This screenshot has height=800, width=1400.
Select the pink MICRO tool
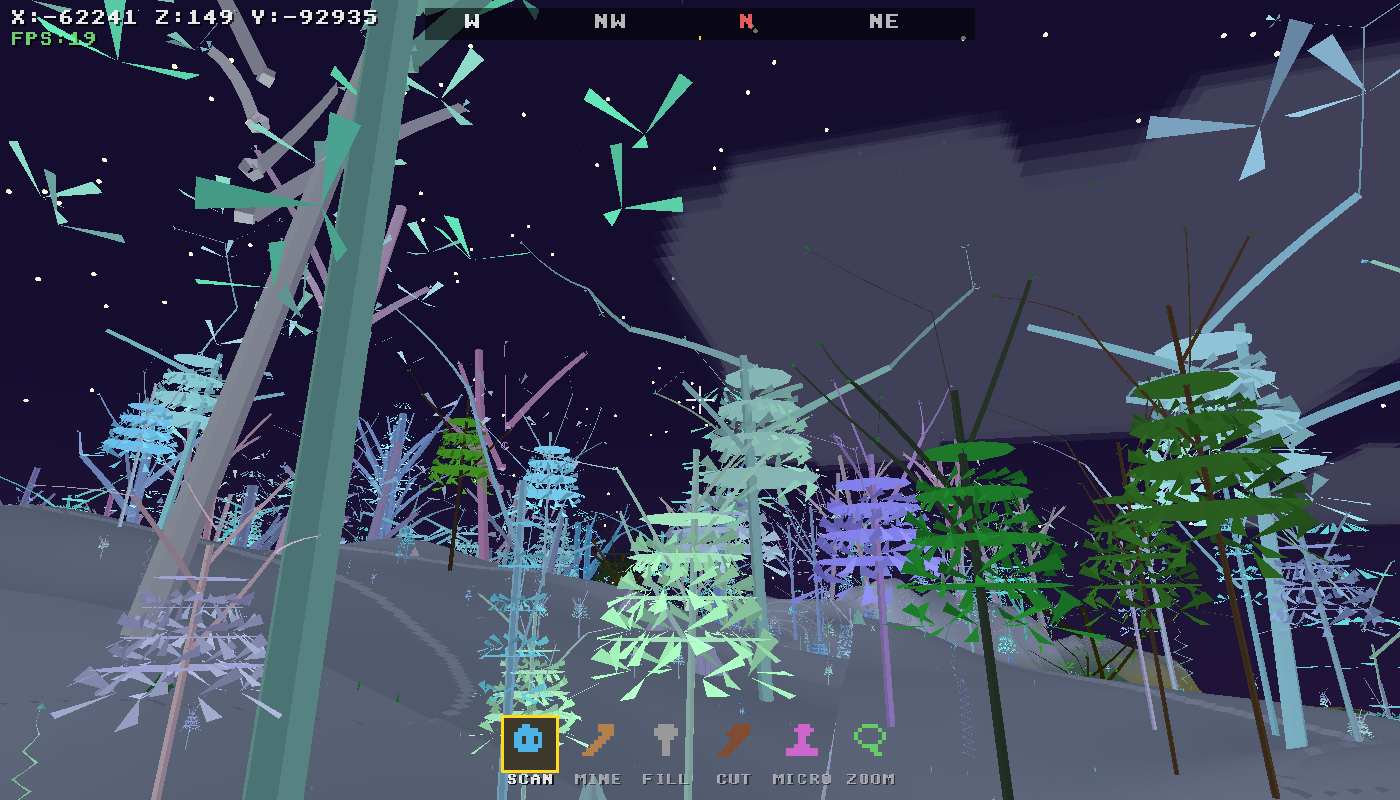point(803,741)
